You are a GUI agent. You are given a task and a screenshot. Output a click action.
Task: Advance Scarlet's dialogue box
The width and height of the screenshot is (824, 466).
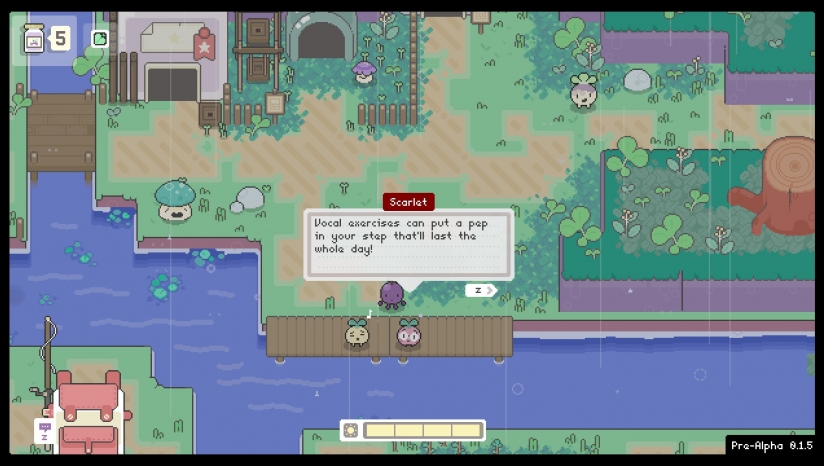[x=481, y=290]
